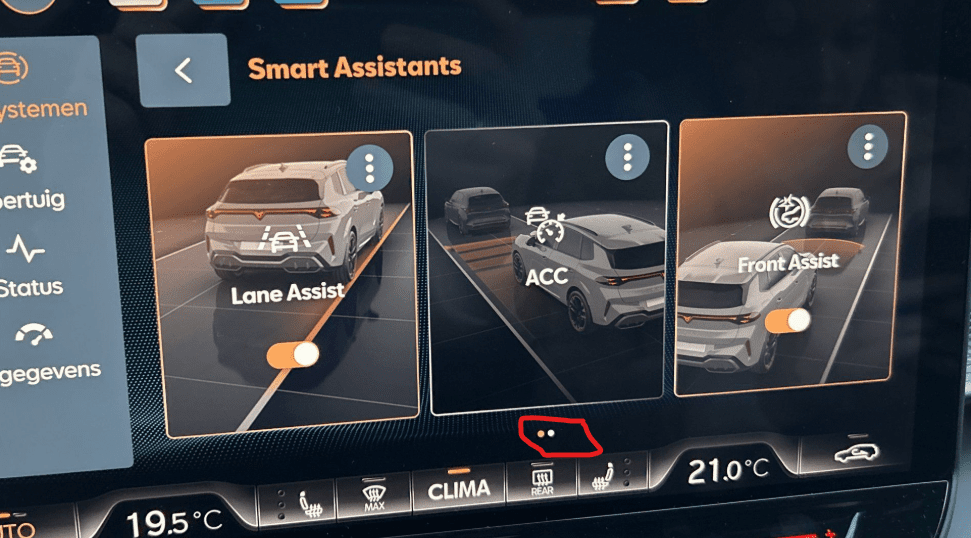Select the second page indicator dot
The height and width of the screenshot is (538, 971).
click(x=552, y=433)
